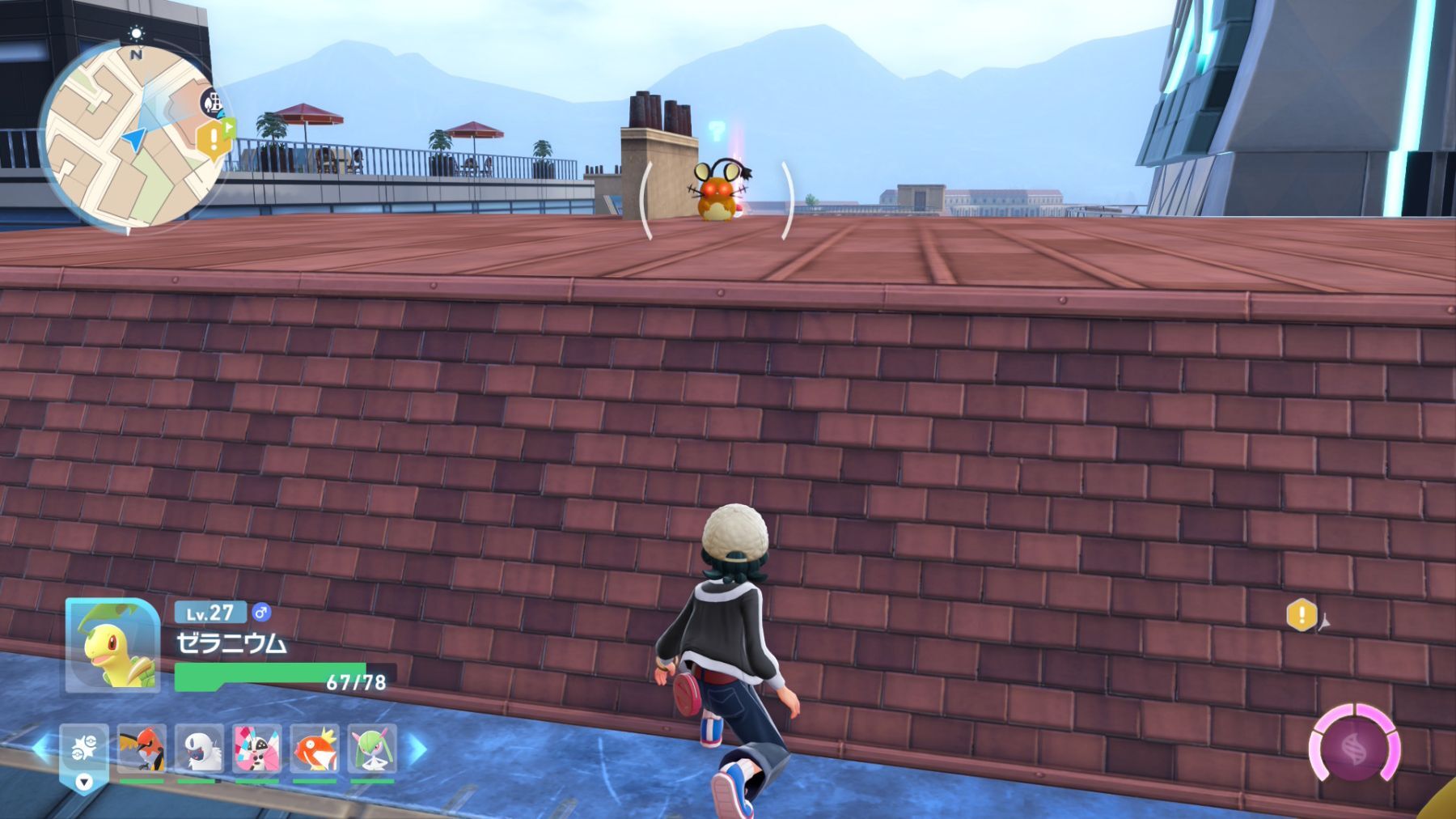Screen dimensions: 1456x819
Task: Pick Kirlia from the party bar
Action: coord(373,750)
